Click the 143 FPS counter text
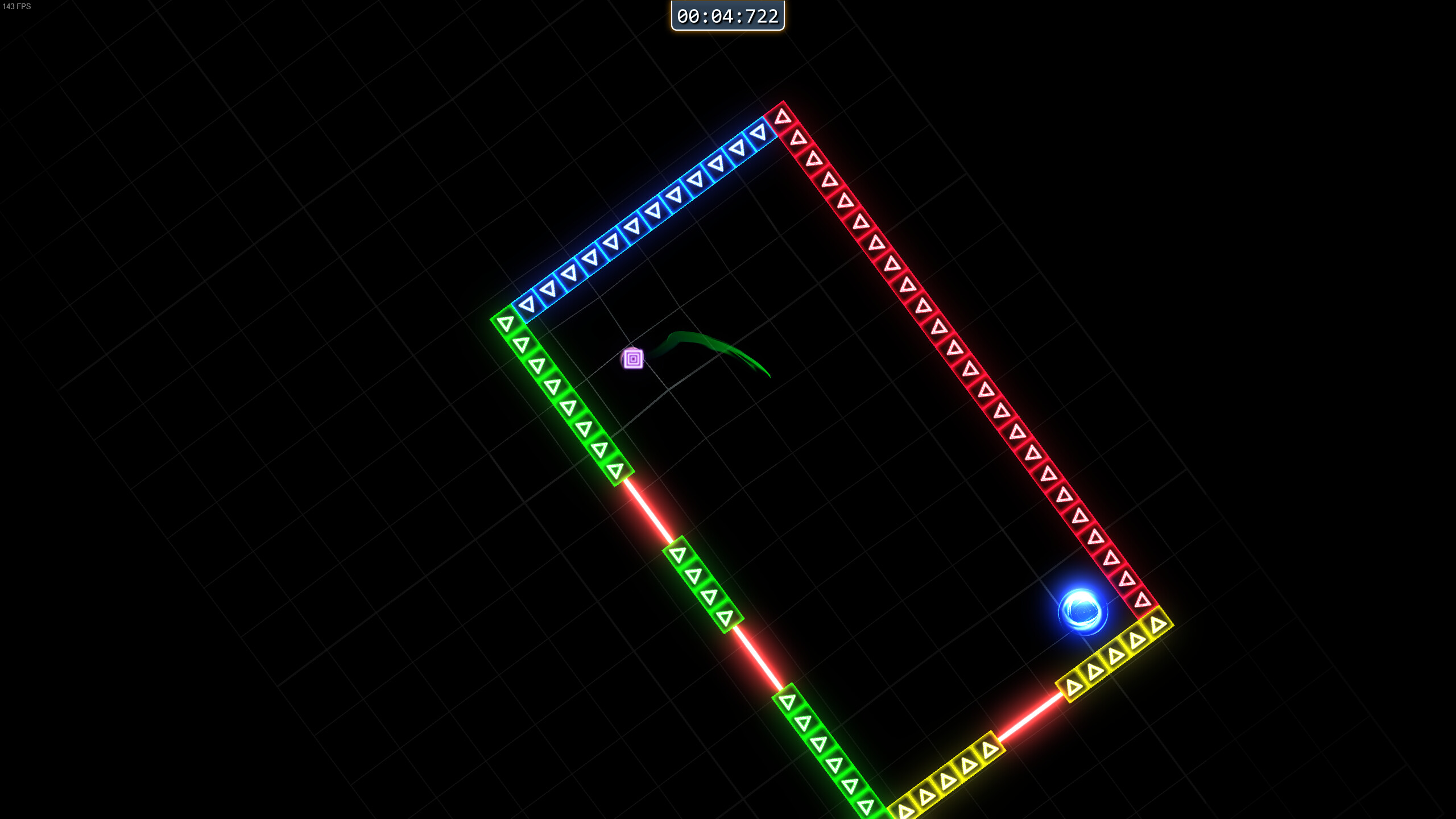 18,7
